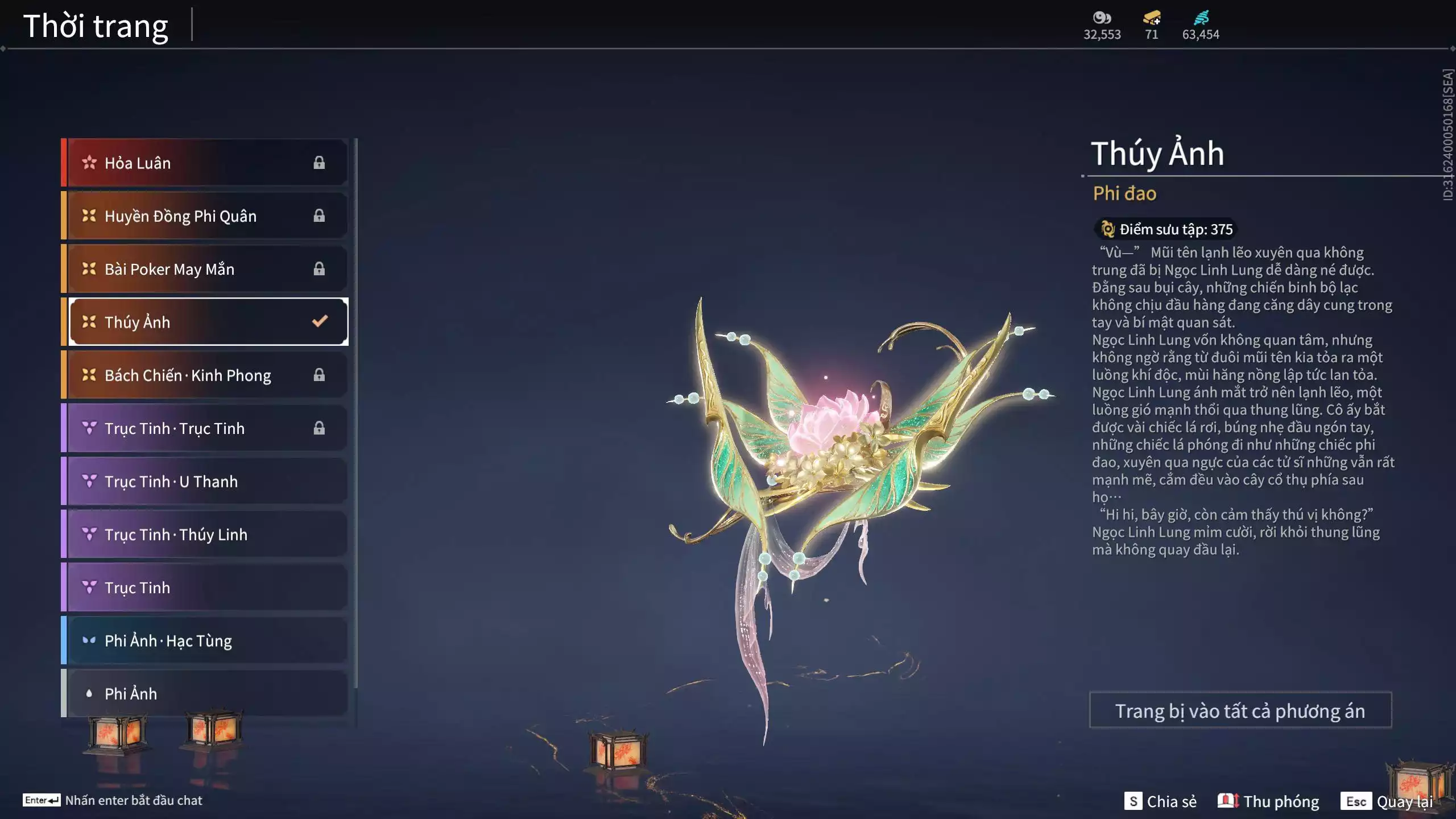This screenshot has height=819, width=1456.
Task: Click the skin list scrollbar
Action: (x=355, y=412)
